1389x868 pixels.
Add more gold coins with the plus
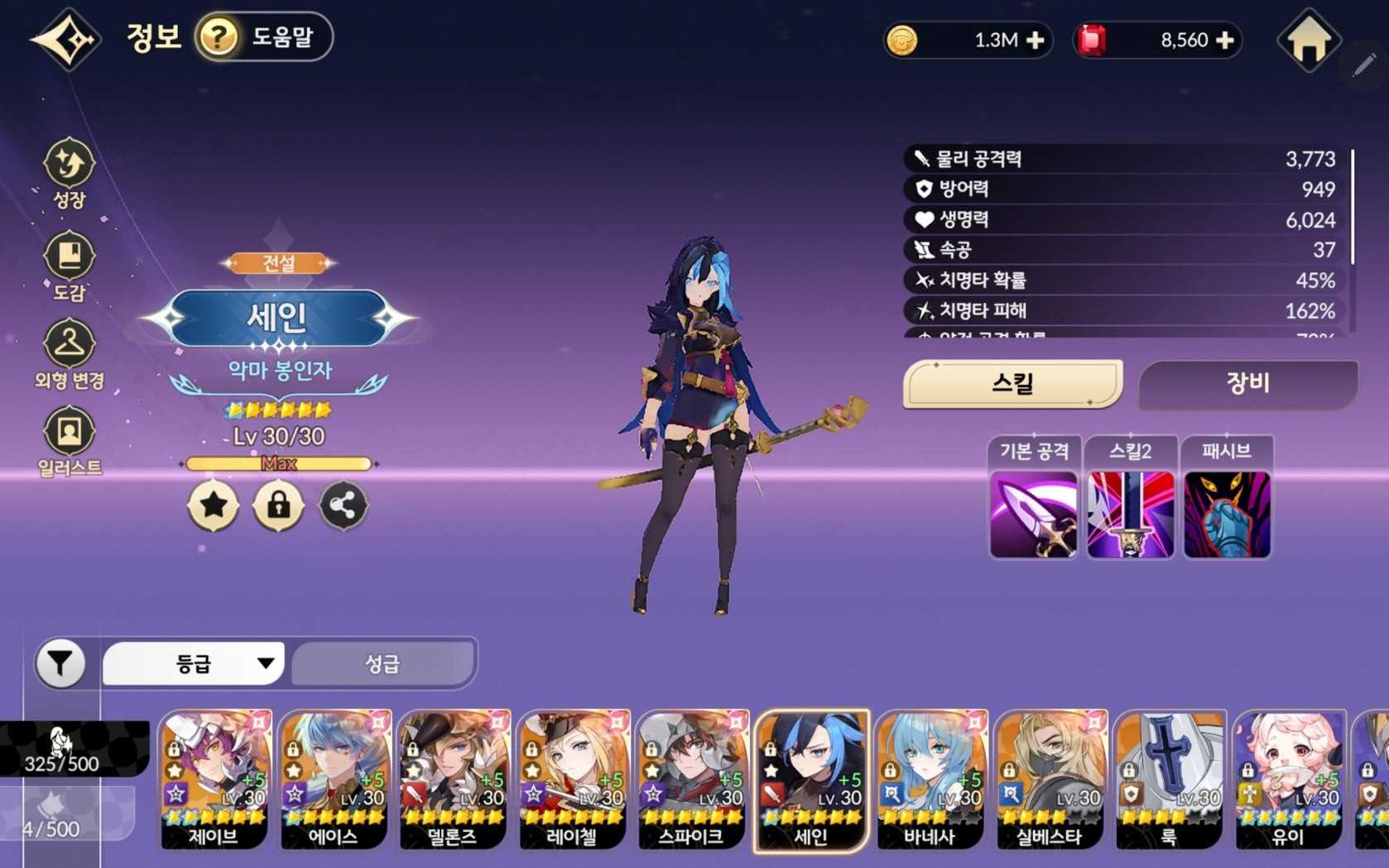click(1035, 41)
